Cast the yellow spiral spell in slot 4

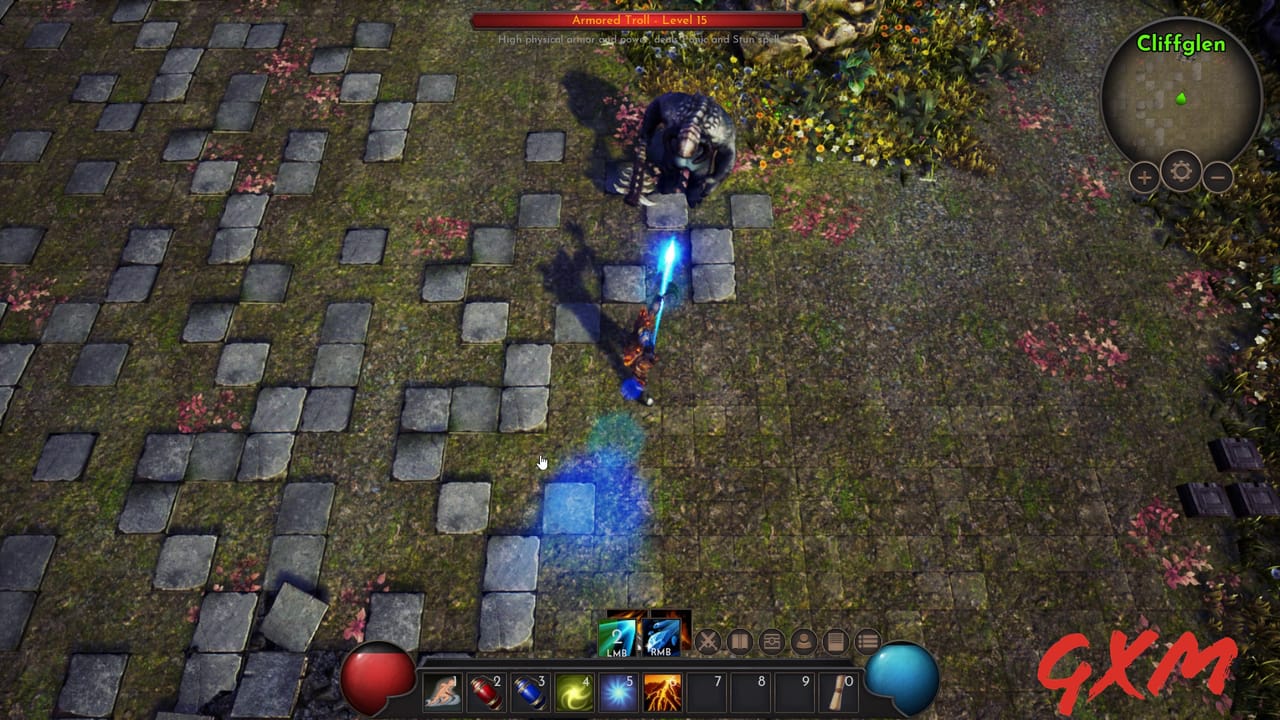pos(574,691)
